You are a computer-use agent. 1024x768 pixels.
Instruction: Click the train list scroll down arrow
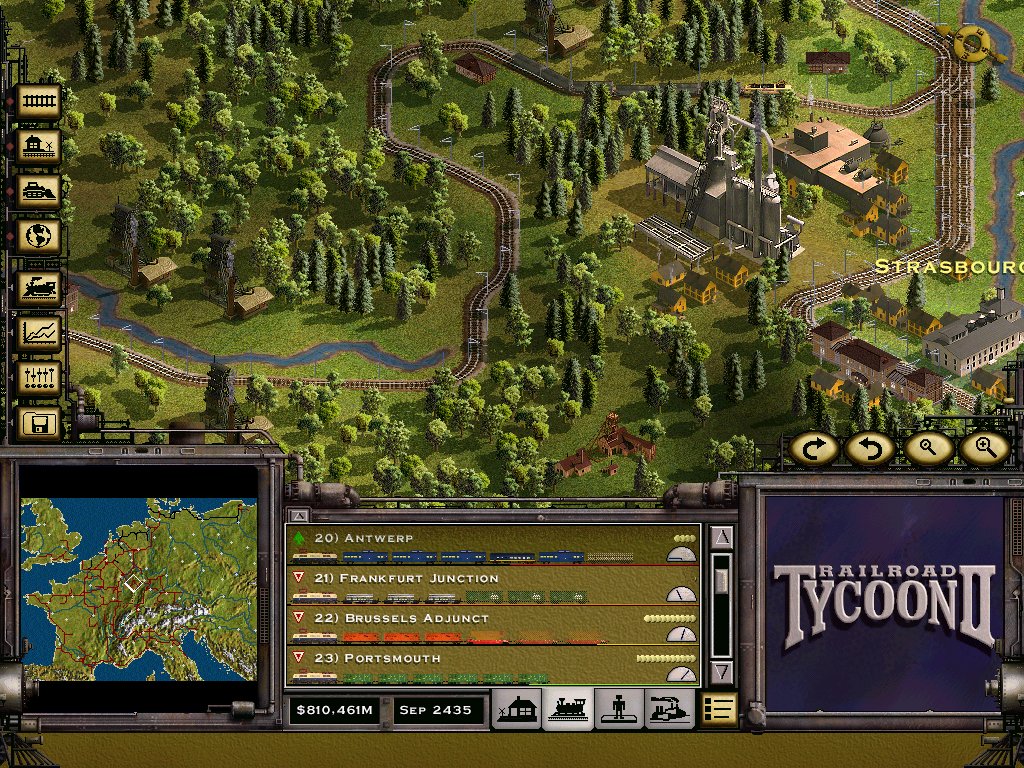pyautogui.click(x=722, y=672)
